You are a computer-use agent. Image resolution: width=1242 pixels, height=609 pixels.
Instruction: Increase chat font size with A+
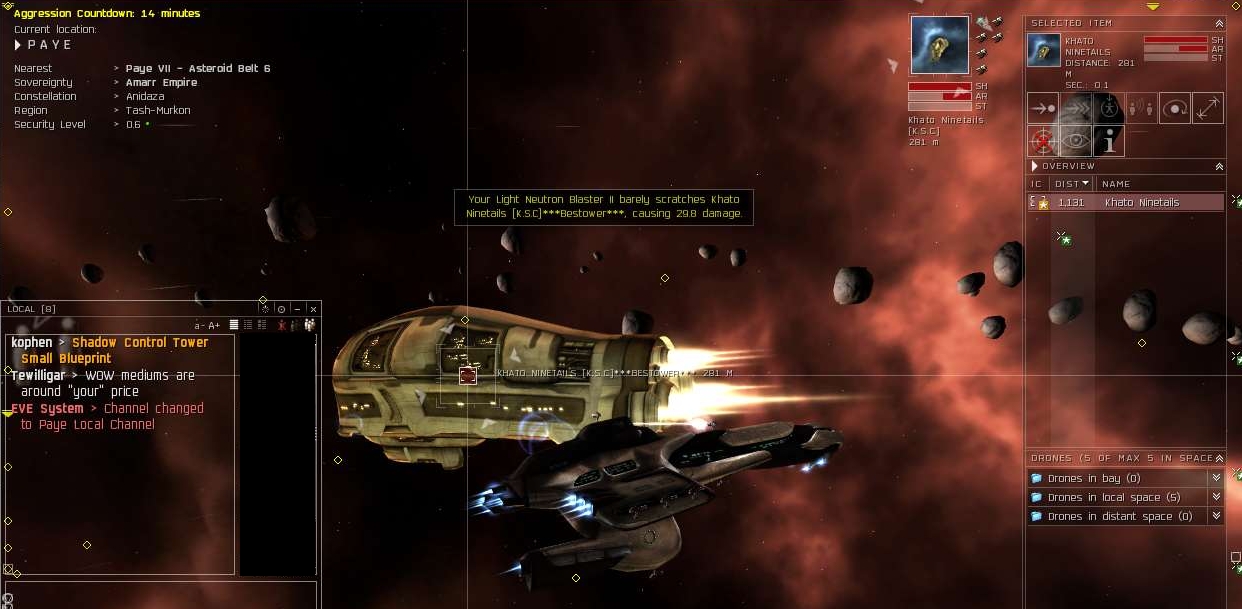(214, 325)
